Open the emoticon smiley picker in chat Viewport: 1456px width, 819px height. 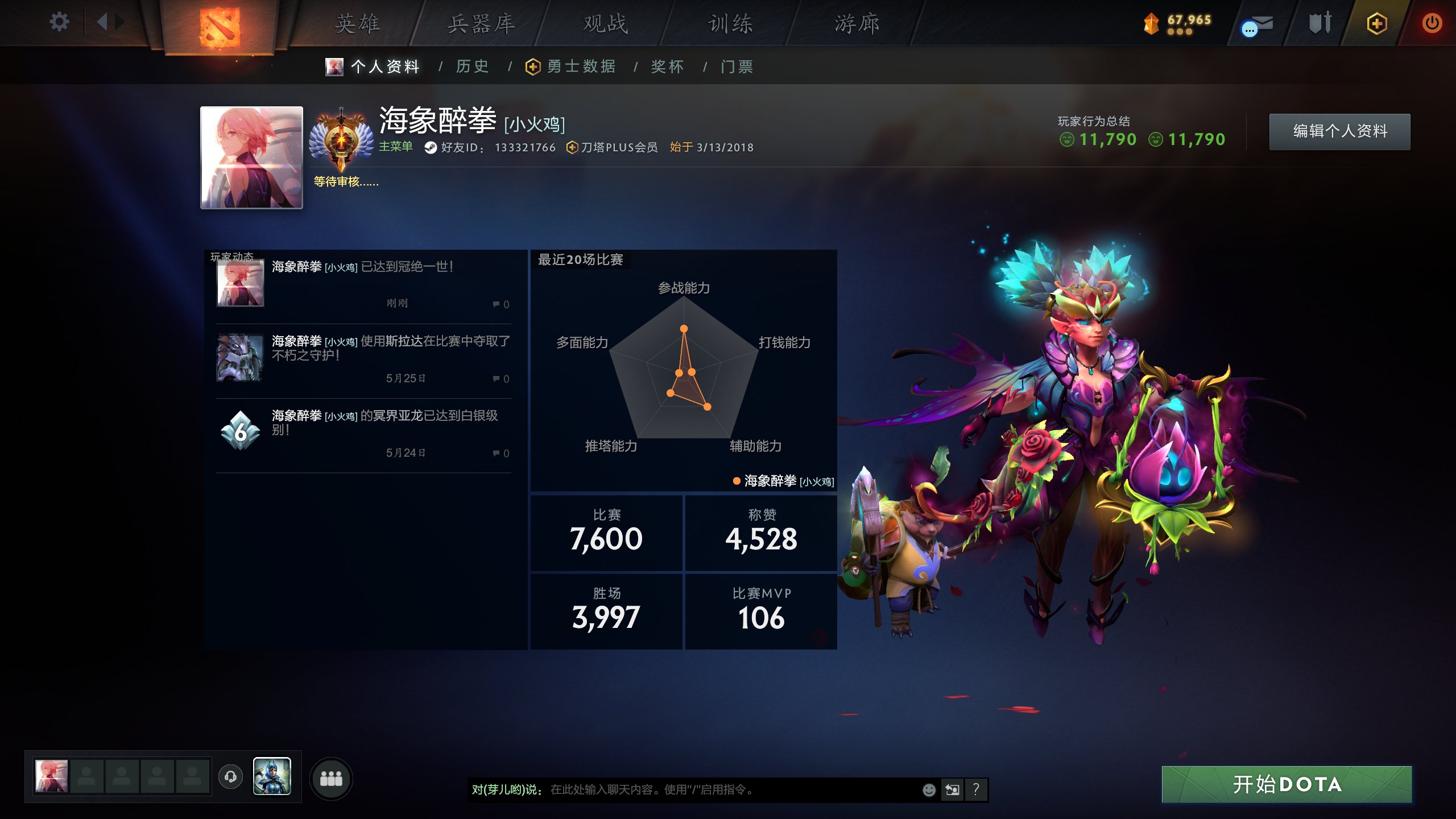[929, 789]
